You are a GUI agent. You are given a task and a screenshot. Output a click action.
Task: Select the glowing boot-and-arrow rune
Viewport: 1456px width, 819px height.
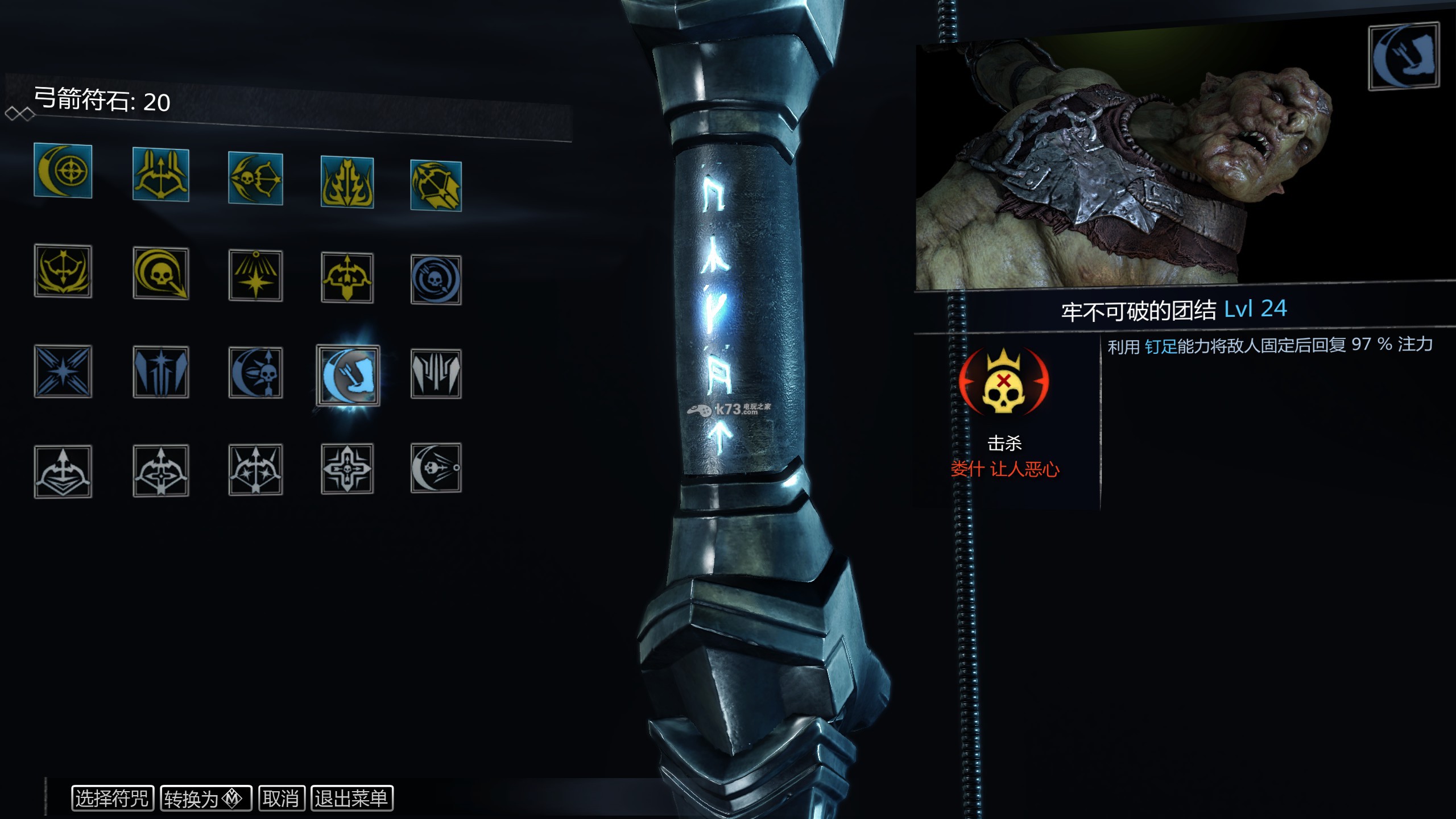click(x=348, y=374)
